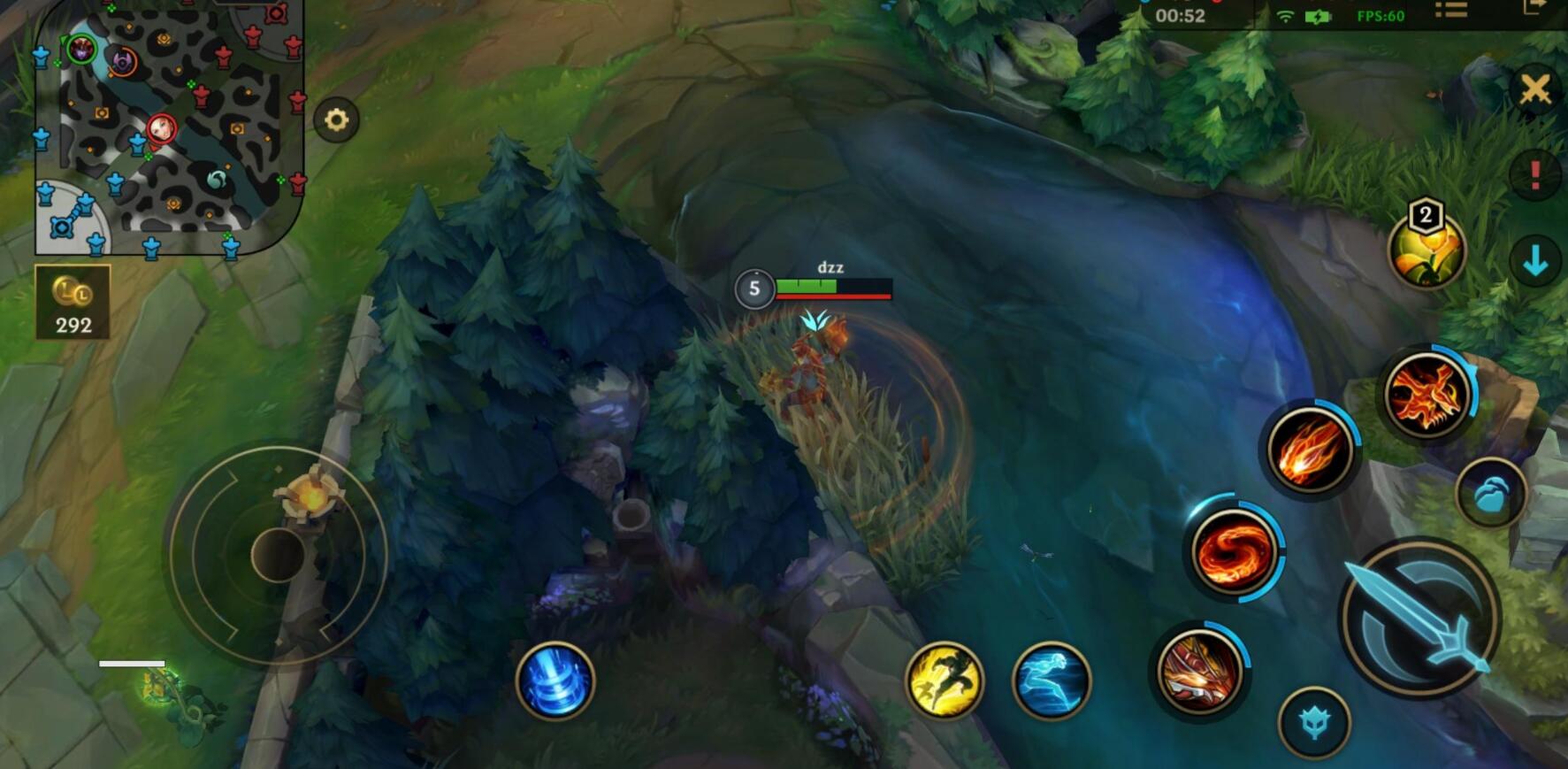Tap the sword basic attack button
The image size is (1568, 769).
pyautogui.click(x=1420, y=617)
